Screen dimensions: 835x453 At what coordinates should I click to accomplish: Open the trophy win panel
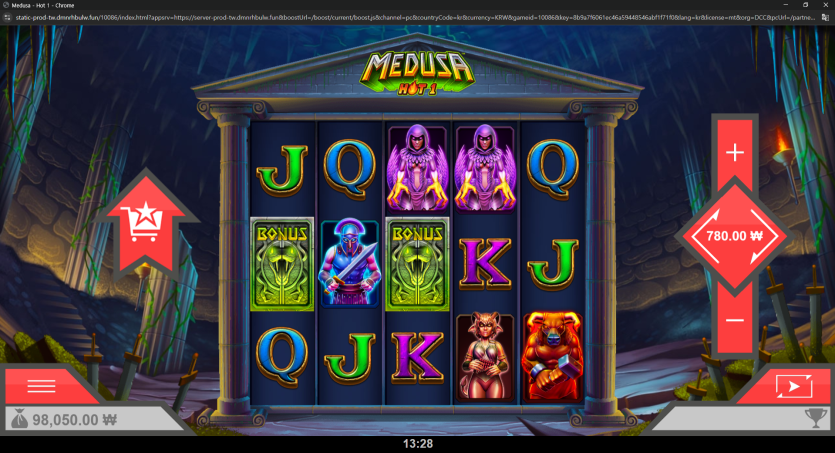pyautogui.click(x=815, y=420)
